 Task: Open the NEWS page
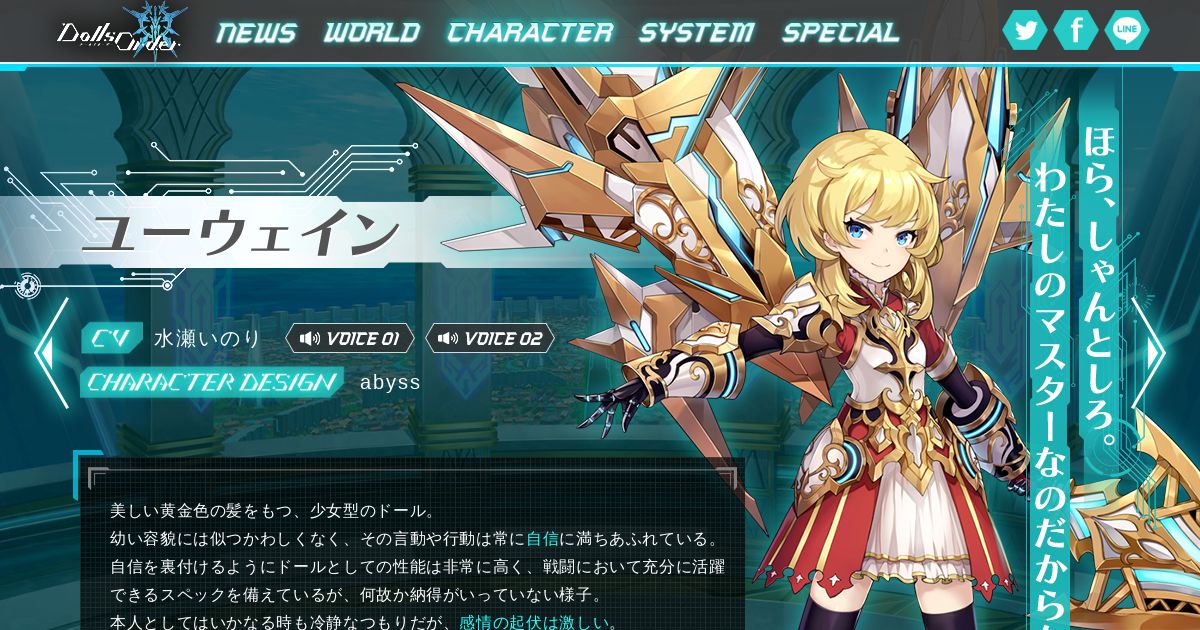click(257, 33)
